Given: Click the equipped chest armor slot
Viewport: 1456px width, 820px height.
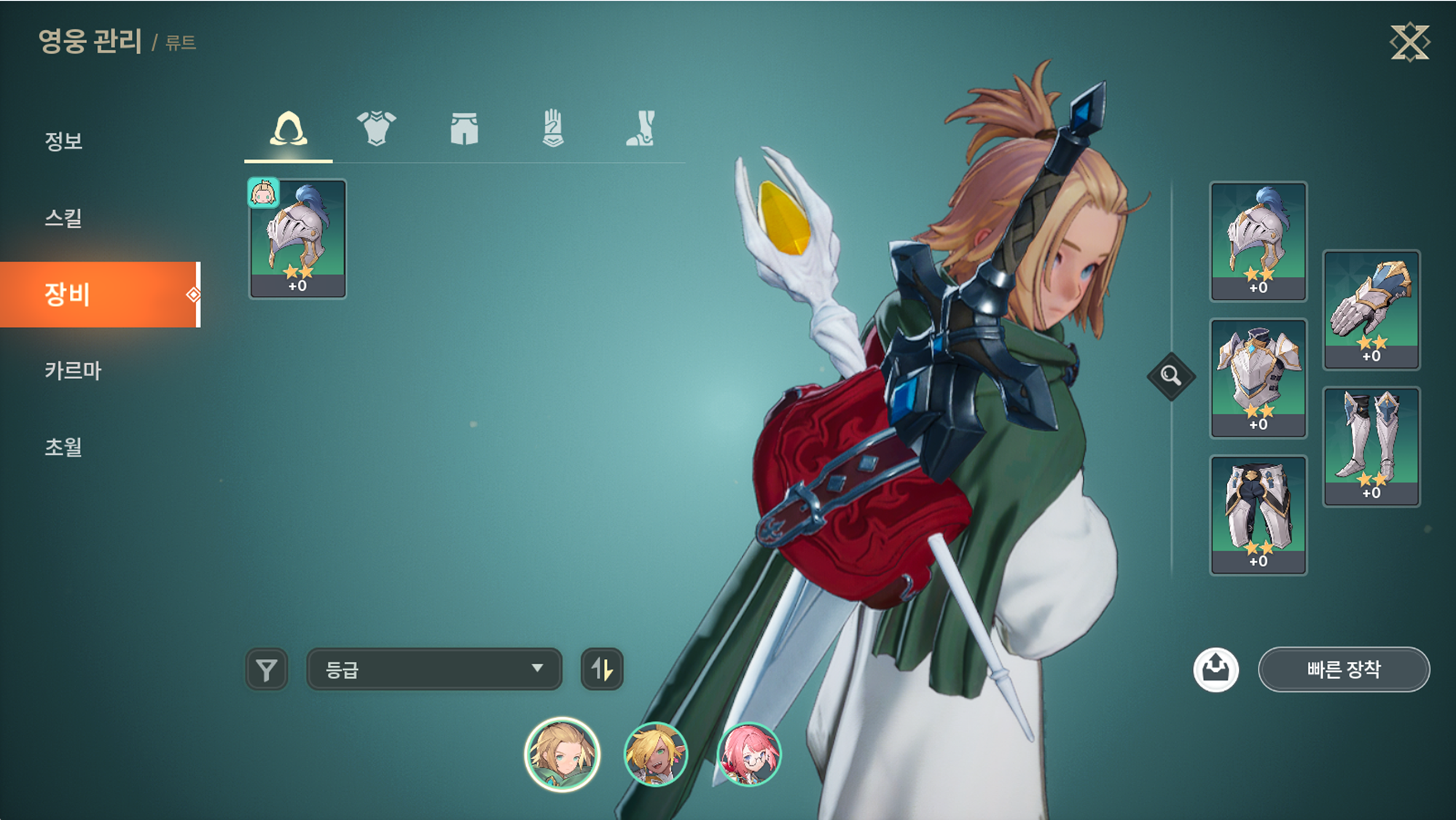Looking at the screenshot, I should tap(1259, 378).
